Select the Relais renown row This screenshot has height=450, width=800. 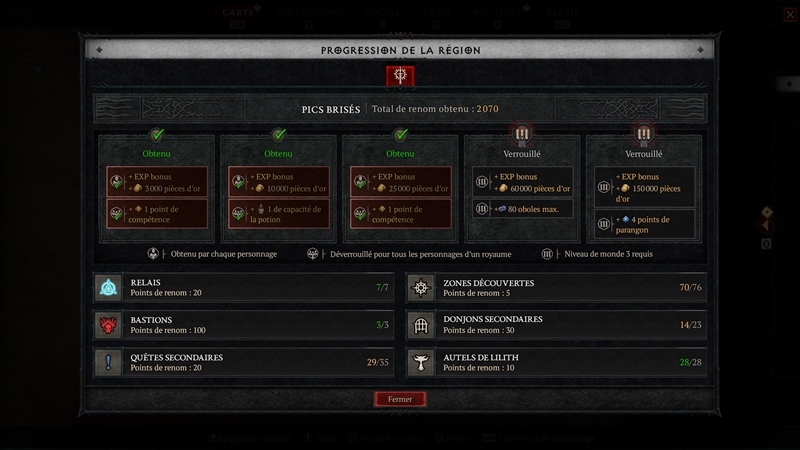pyautogui.click(x=244, y=288)
